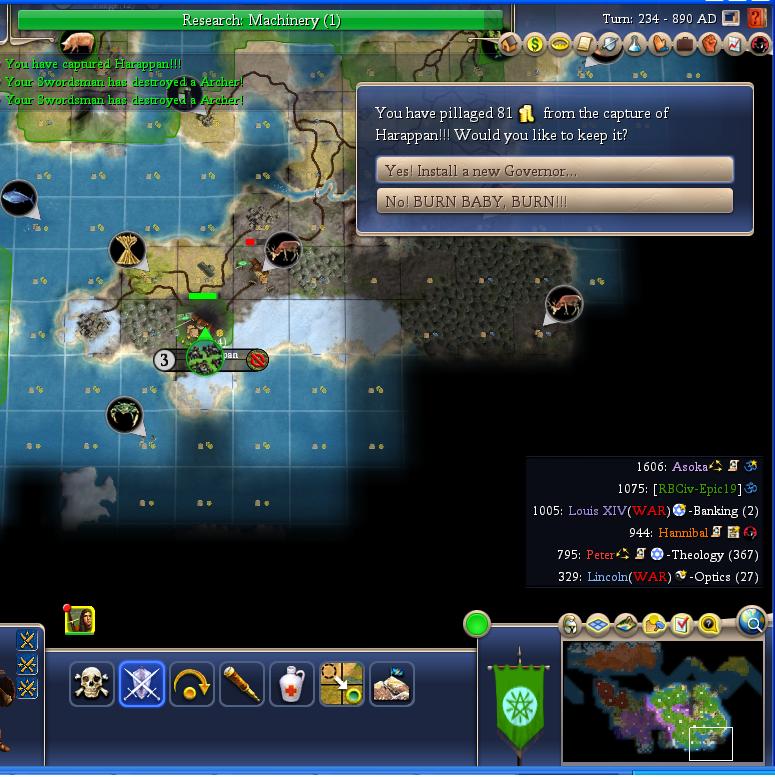
Task: Open the foreign advisor briefcase icon
Action: pyautogui.click(x=685, y=44)
